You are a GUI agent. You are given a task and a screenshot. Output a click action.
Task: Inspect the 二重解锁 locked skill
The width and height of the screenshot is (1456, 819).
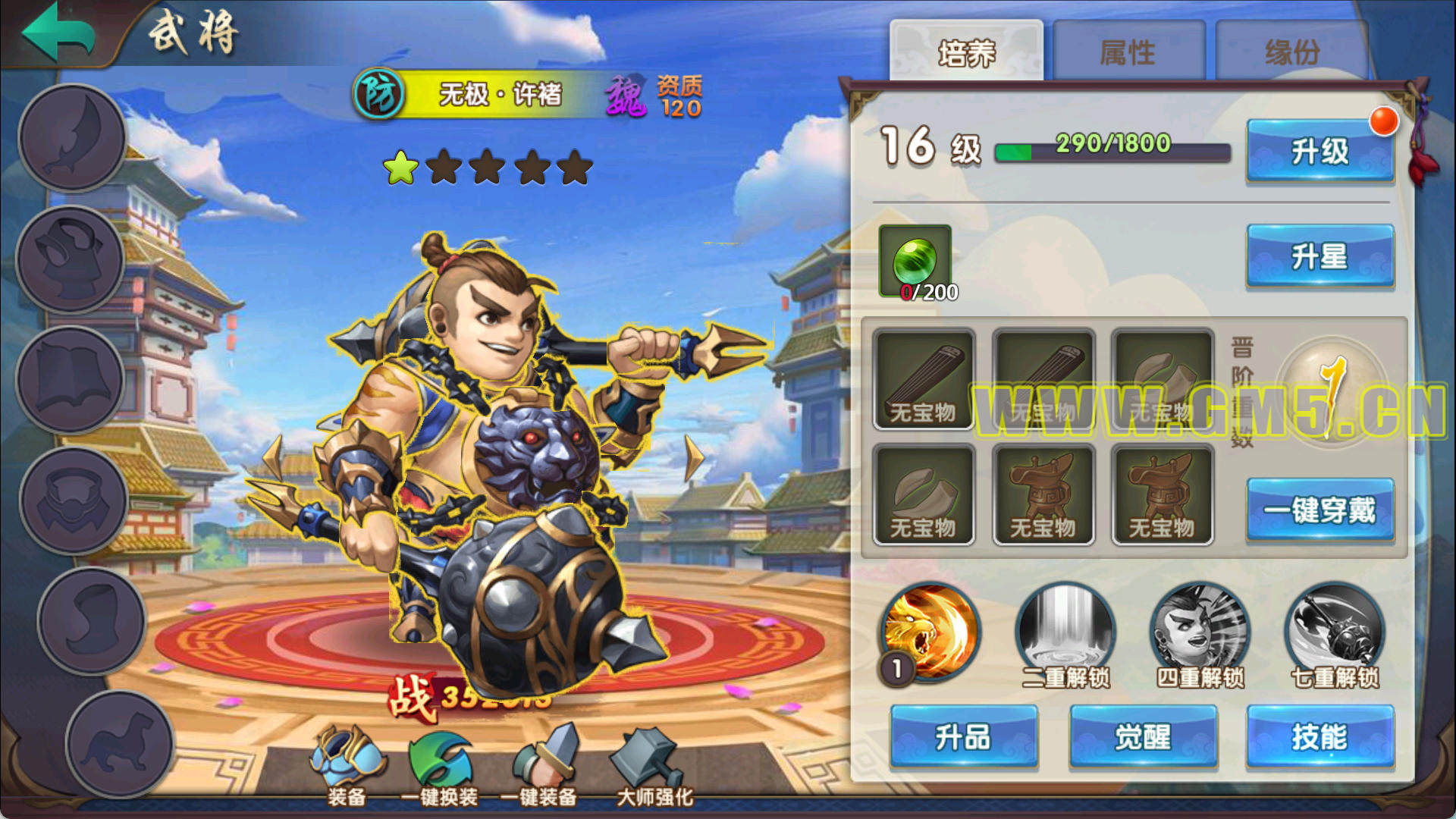tap(1065, 631)
